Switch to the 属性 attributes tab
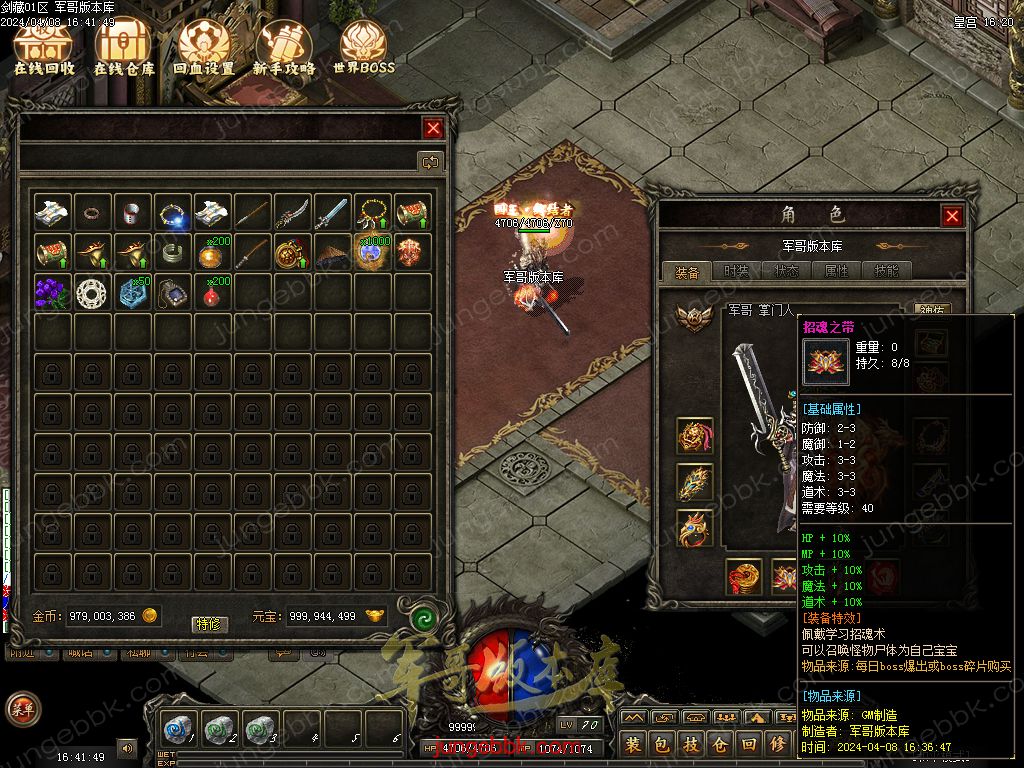This screenshot has width=1024, height=768. pyautogui.click(x=836, y=271)
